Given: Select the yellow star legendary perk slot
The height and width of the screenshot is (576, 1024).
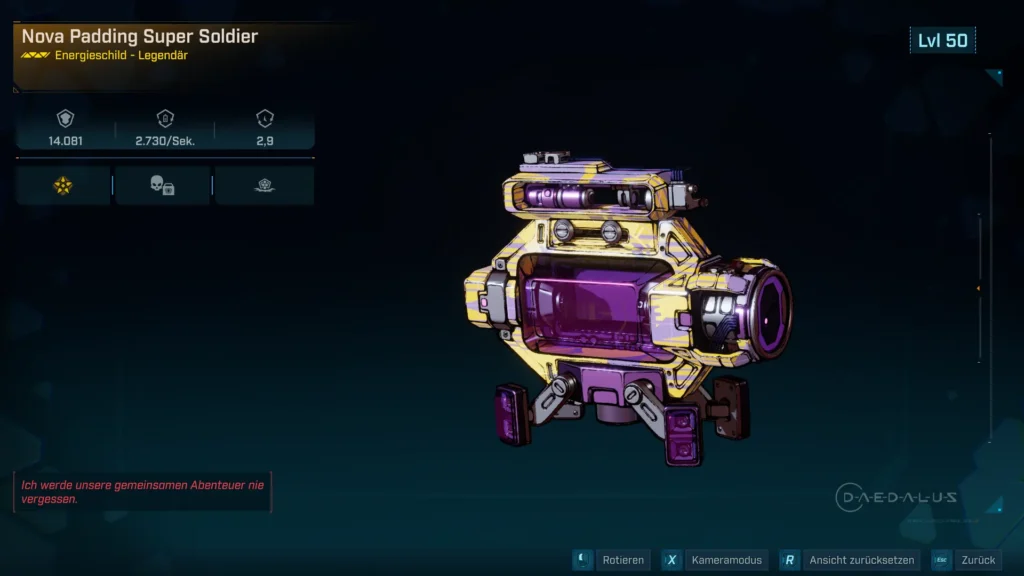Looking at the screenshot, I should 63,185.
